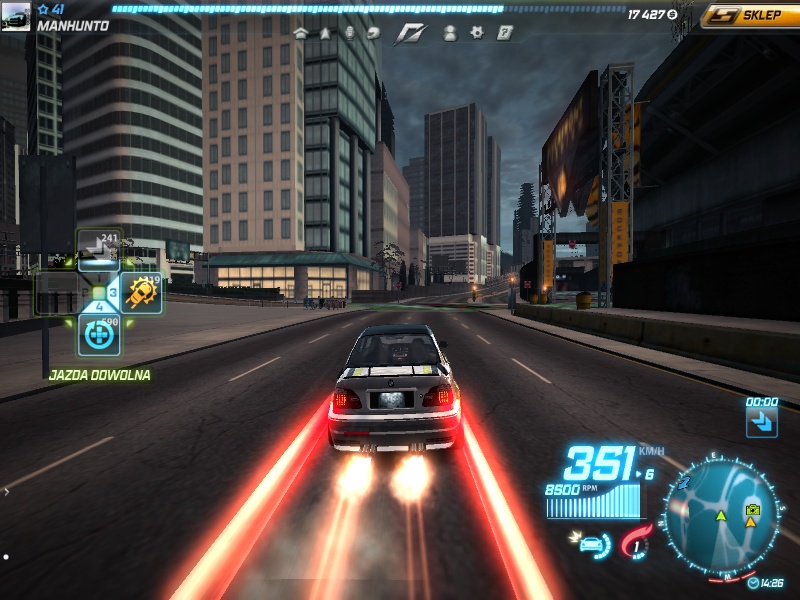Use the orange traffic magnet power-up
This screenshot has width=800, height=600.
point(142,293)
